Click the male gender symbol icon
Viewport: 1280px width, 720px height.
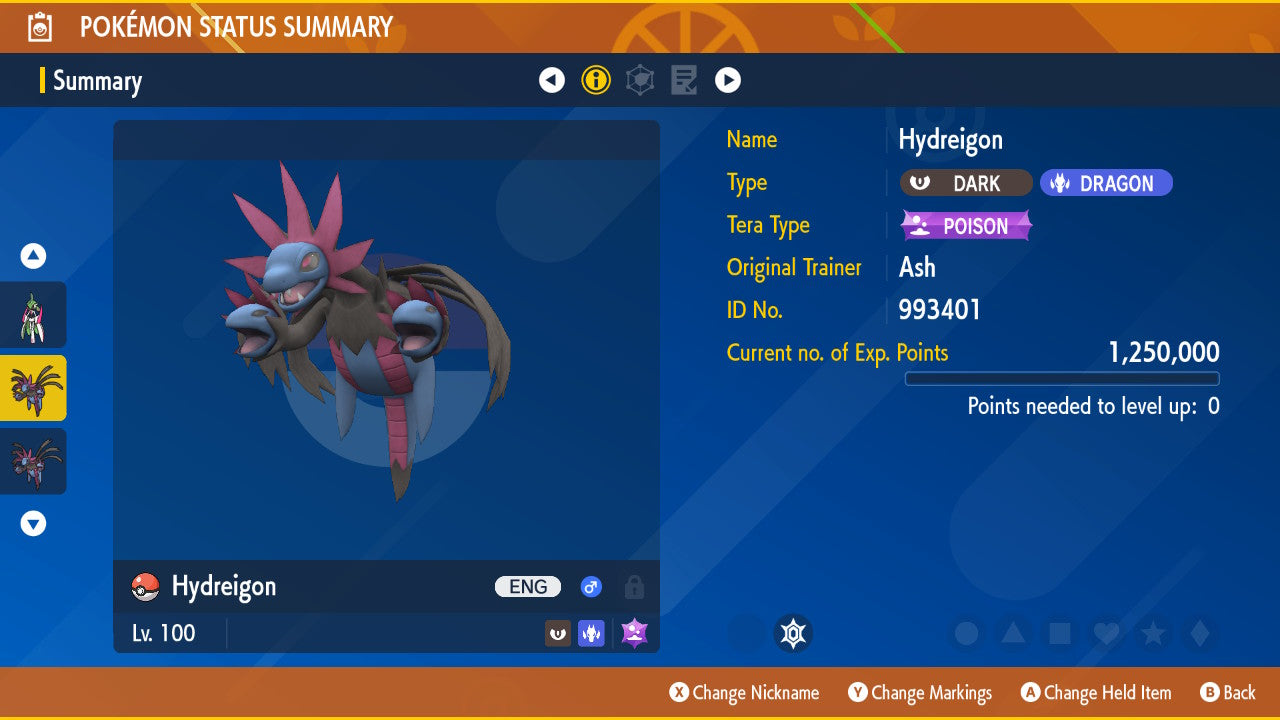coord(591,587)
